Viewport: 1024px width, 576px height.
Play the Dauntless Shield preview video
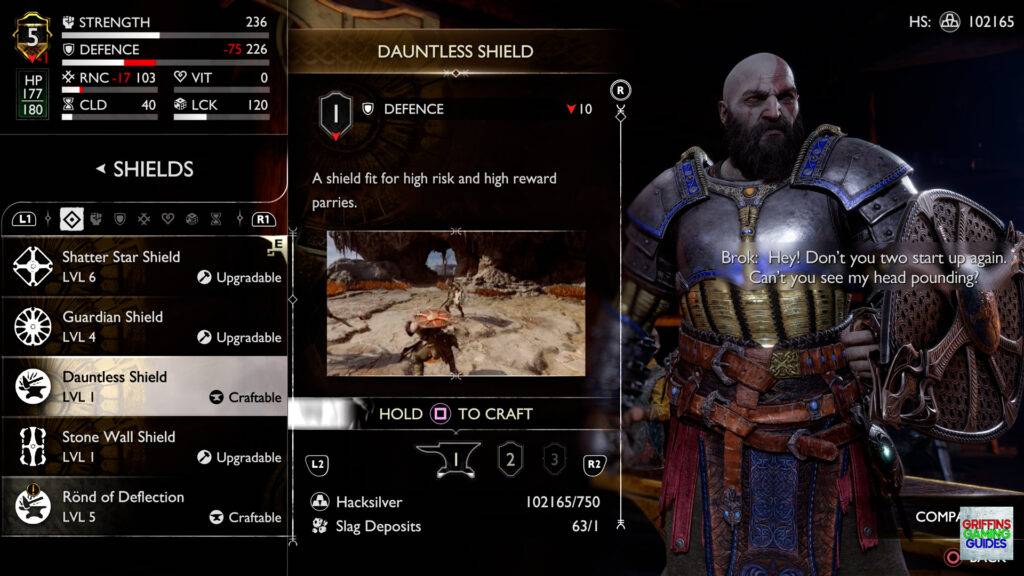click(456, 304)
